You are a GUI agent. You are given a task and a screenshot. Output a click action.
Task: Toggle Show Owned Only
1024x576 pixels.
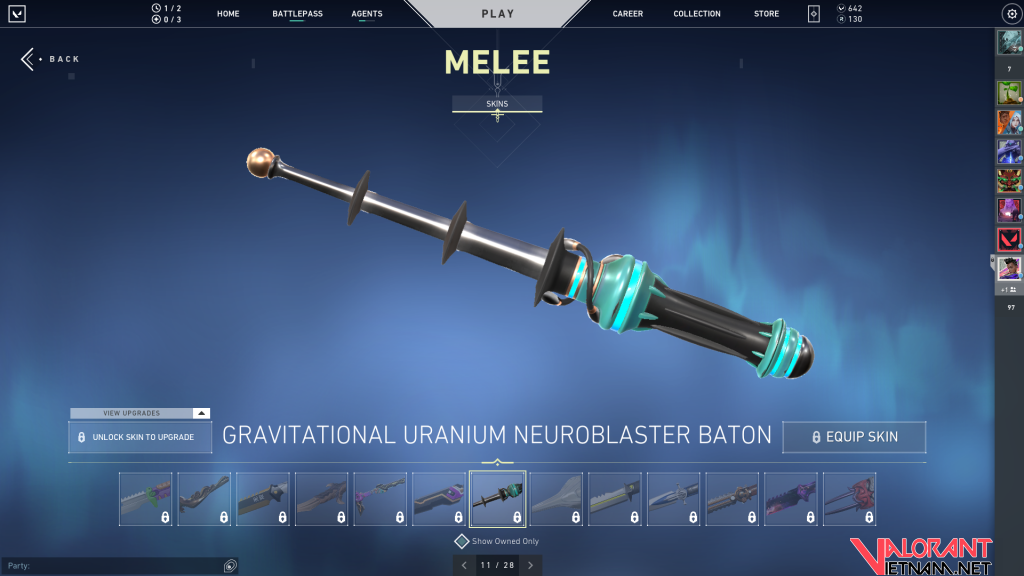(x=462, y=541)
